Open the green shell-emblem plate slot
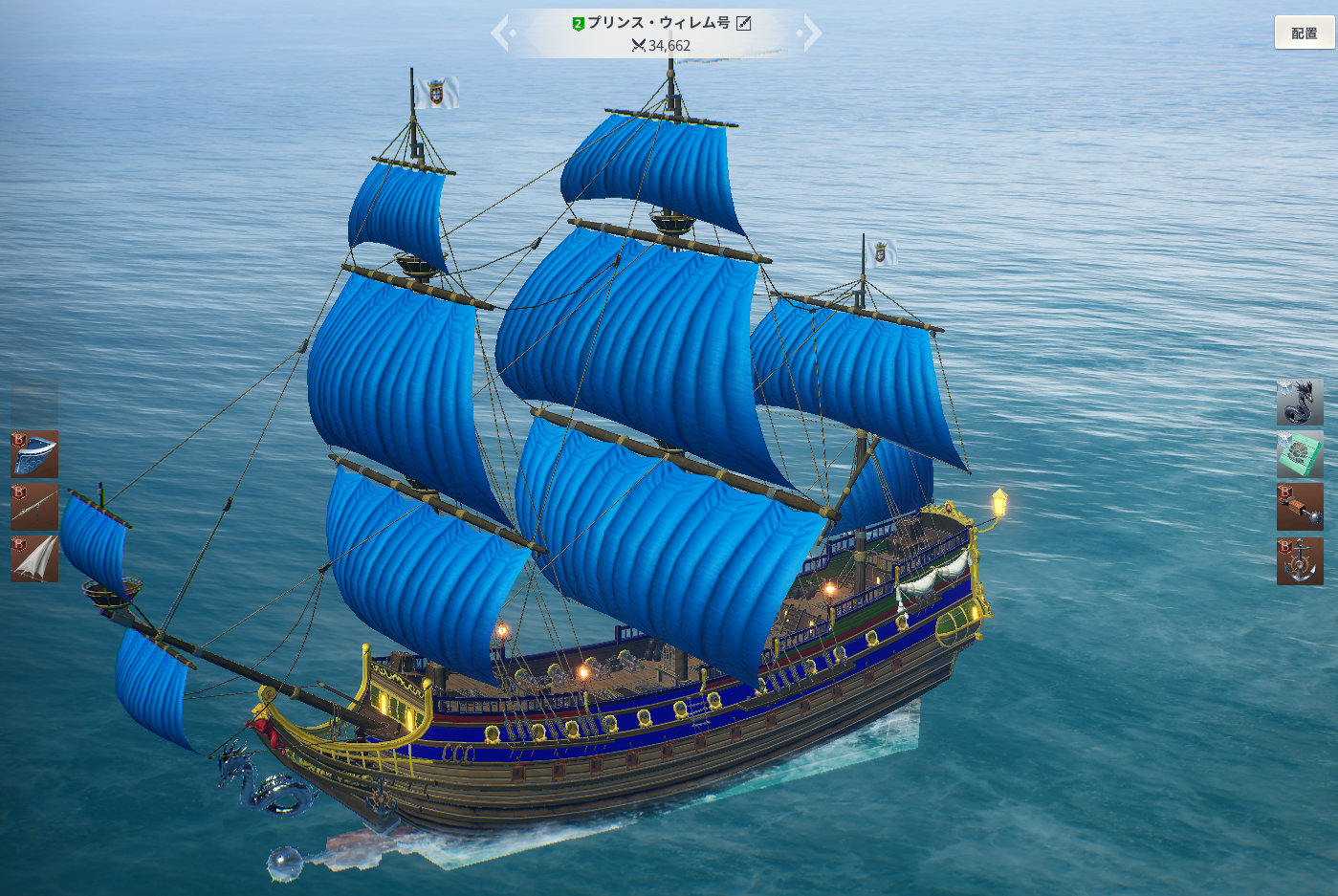 pyautogui.click(x=1300, y=454)
